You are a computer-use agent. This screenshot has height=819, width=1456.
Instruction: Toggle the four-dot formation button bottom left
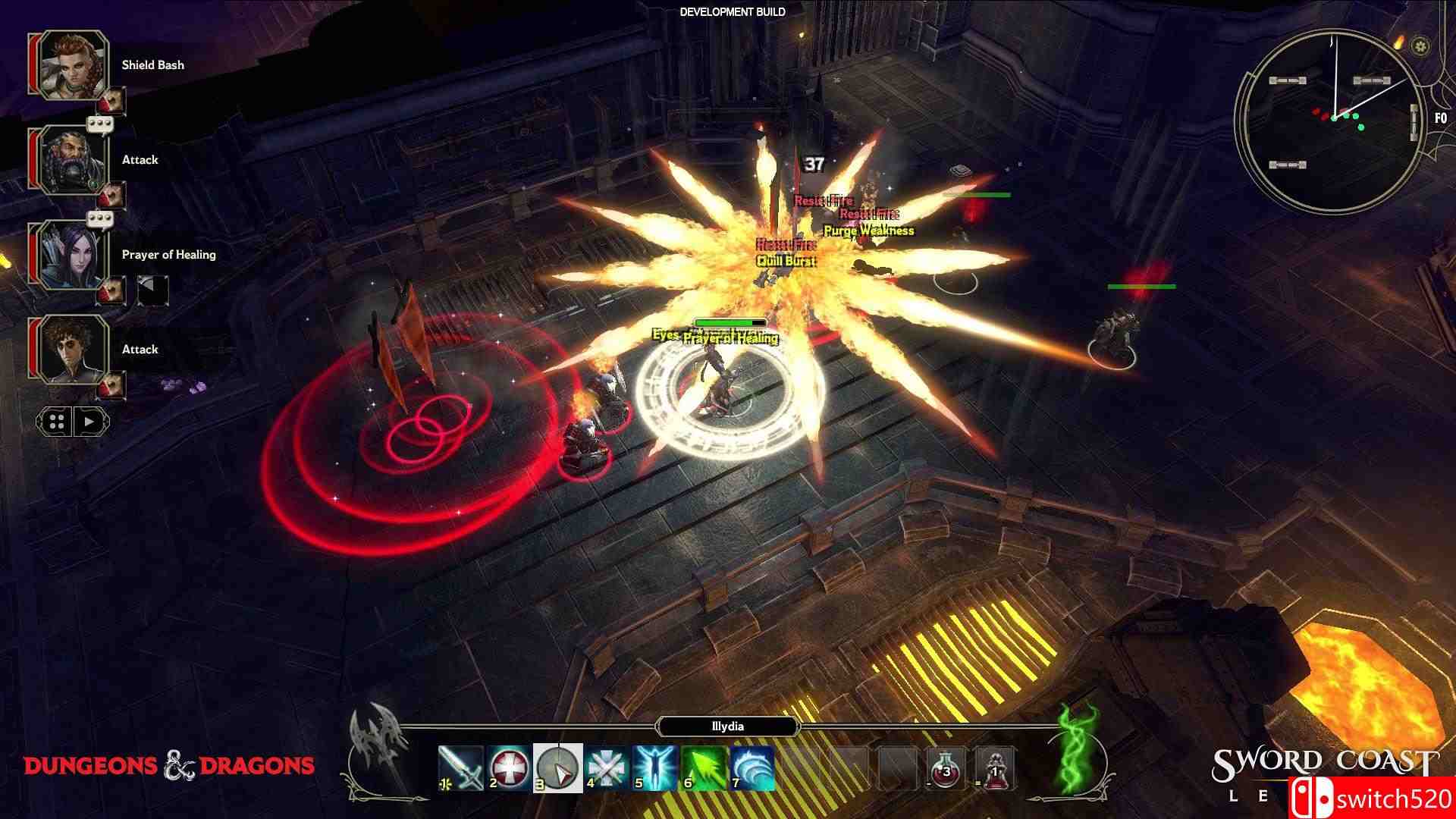tap(56, 422)
